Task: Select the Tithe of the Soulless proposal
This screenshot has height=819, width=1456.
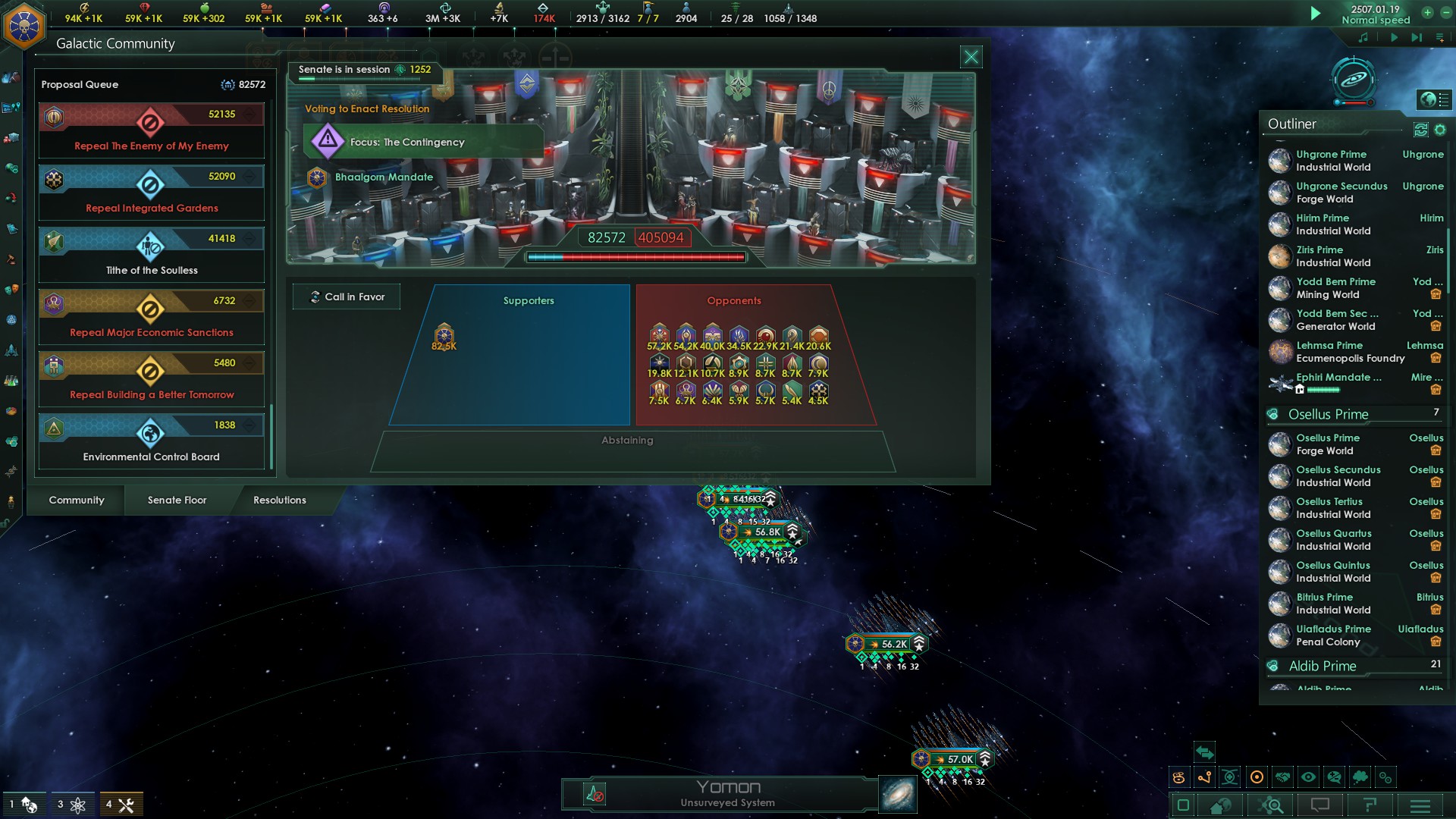Action: (152, 254)
